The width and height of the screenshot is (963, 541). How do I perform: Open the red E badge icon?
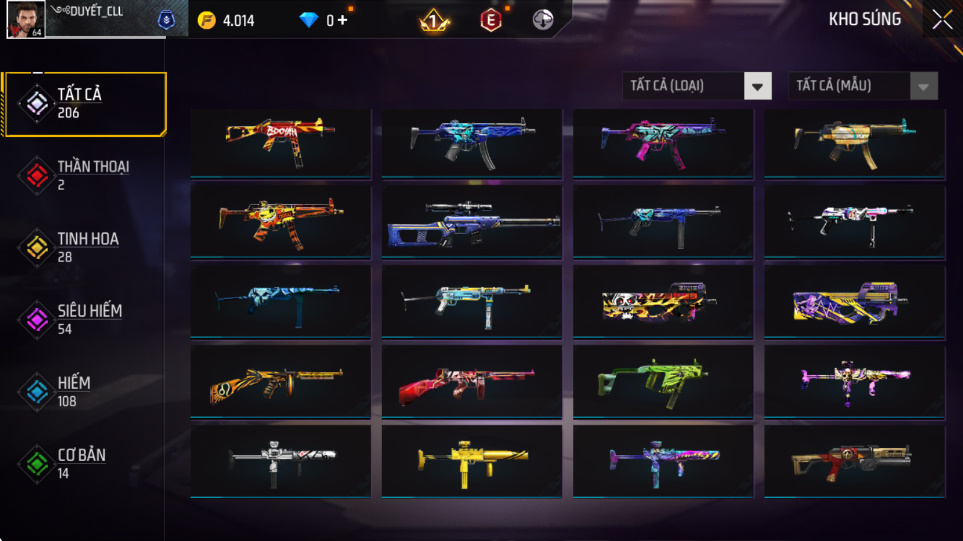tap(490, 20)
